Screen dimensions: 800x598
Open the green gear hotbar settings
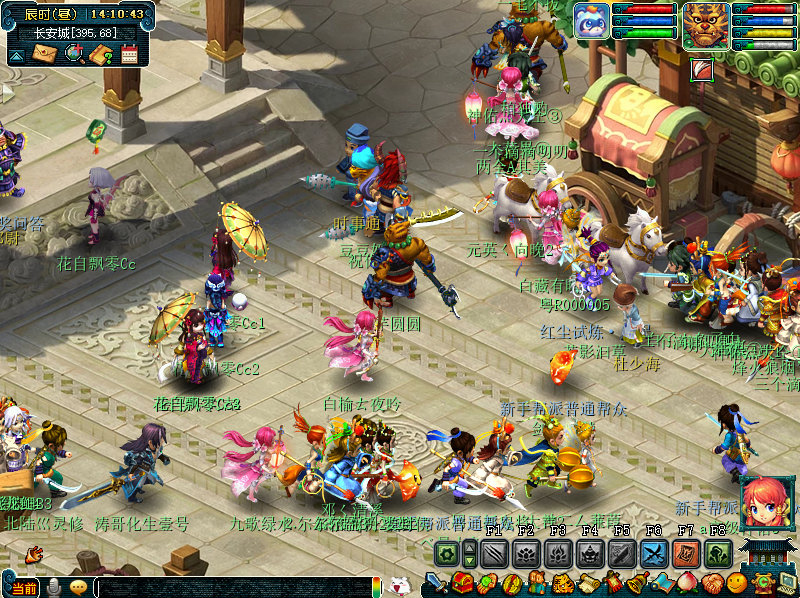pos(446,553)
